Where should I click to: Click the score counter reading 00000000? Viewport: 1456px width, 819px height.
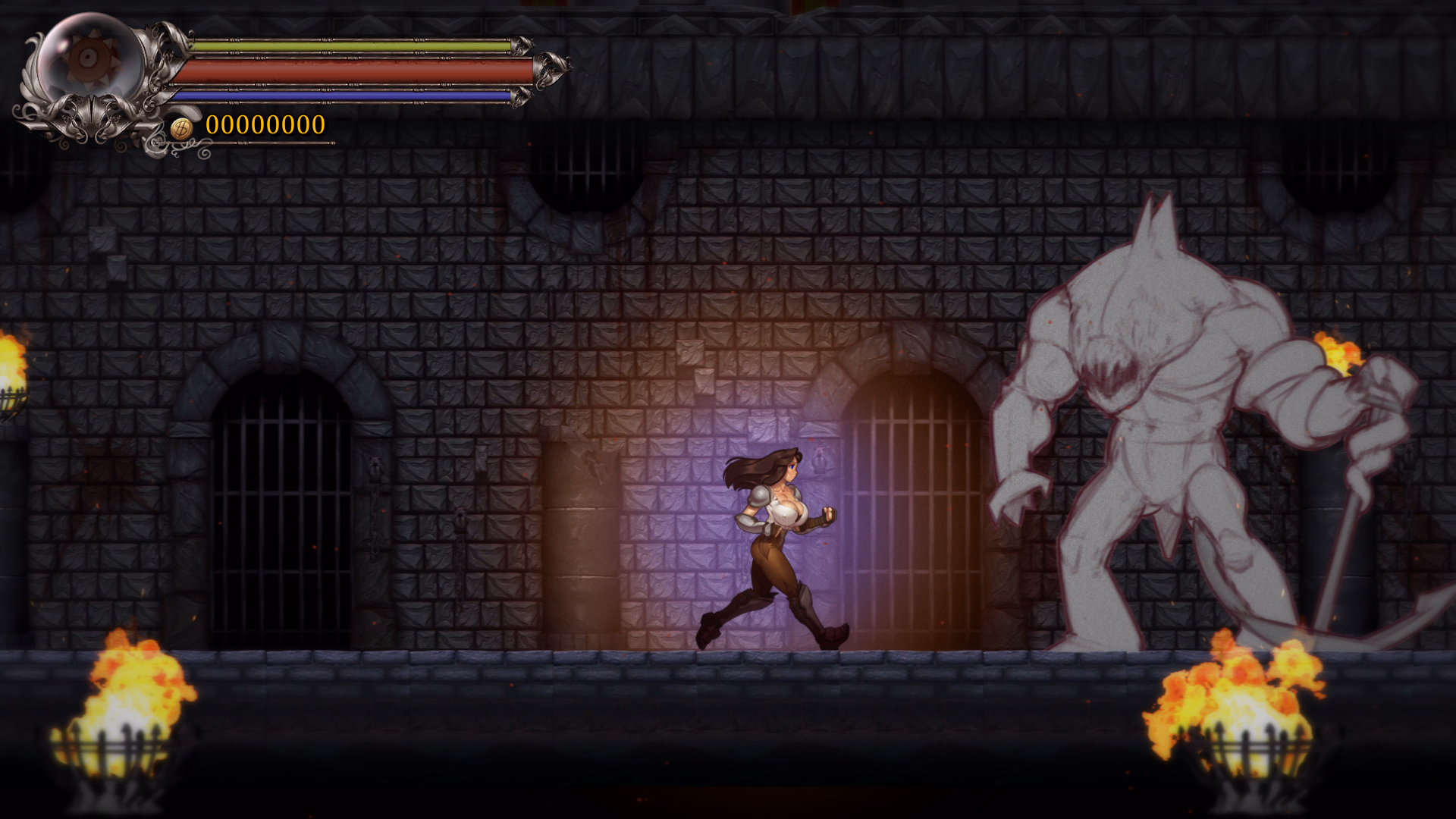pos(265,124)
